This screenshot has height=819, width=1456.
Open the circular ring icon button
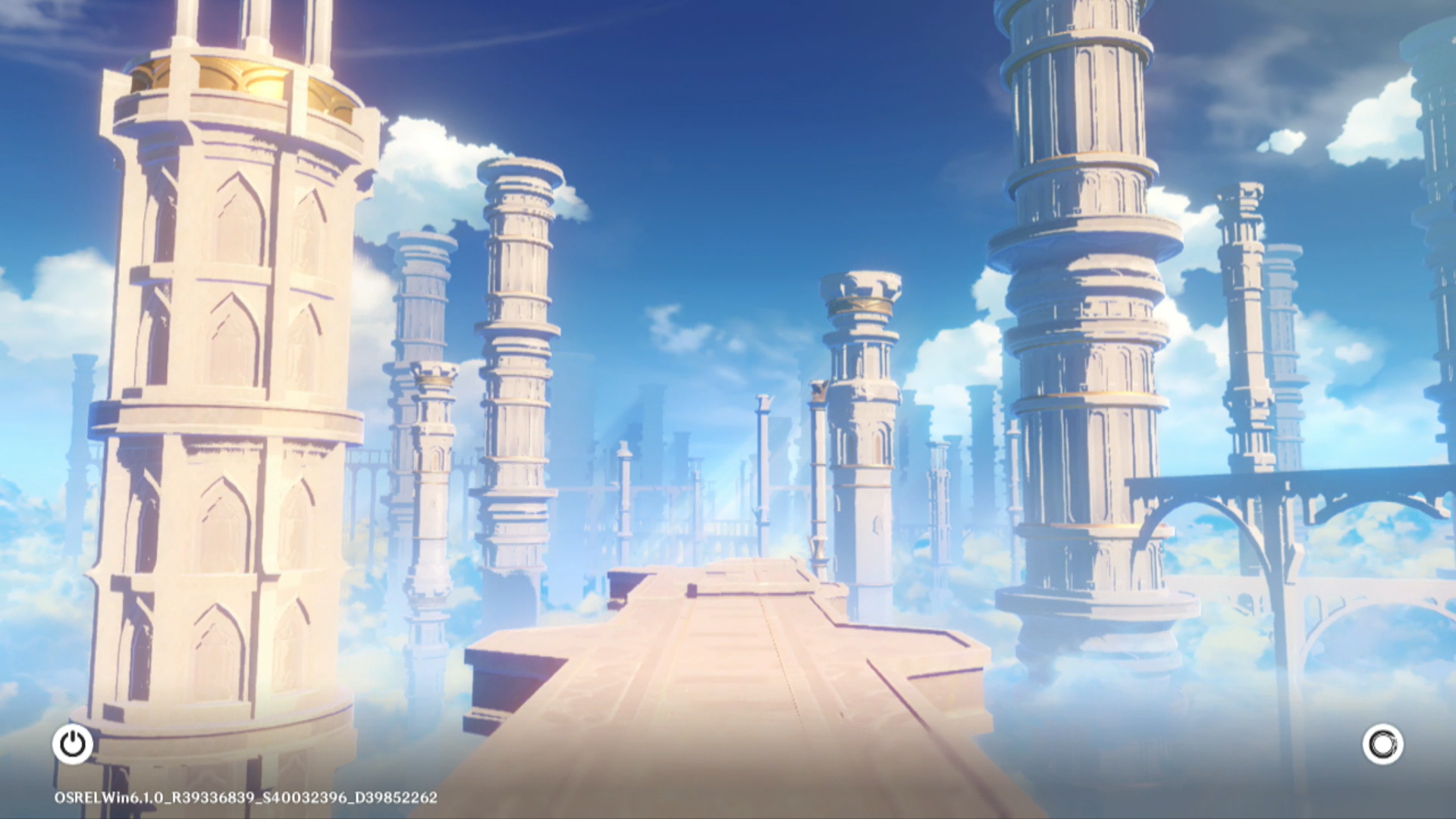point(1382,744)
